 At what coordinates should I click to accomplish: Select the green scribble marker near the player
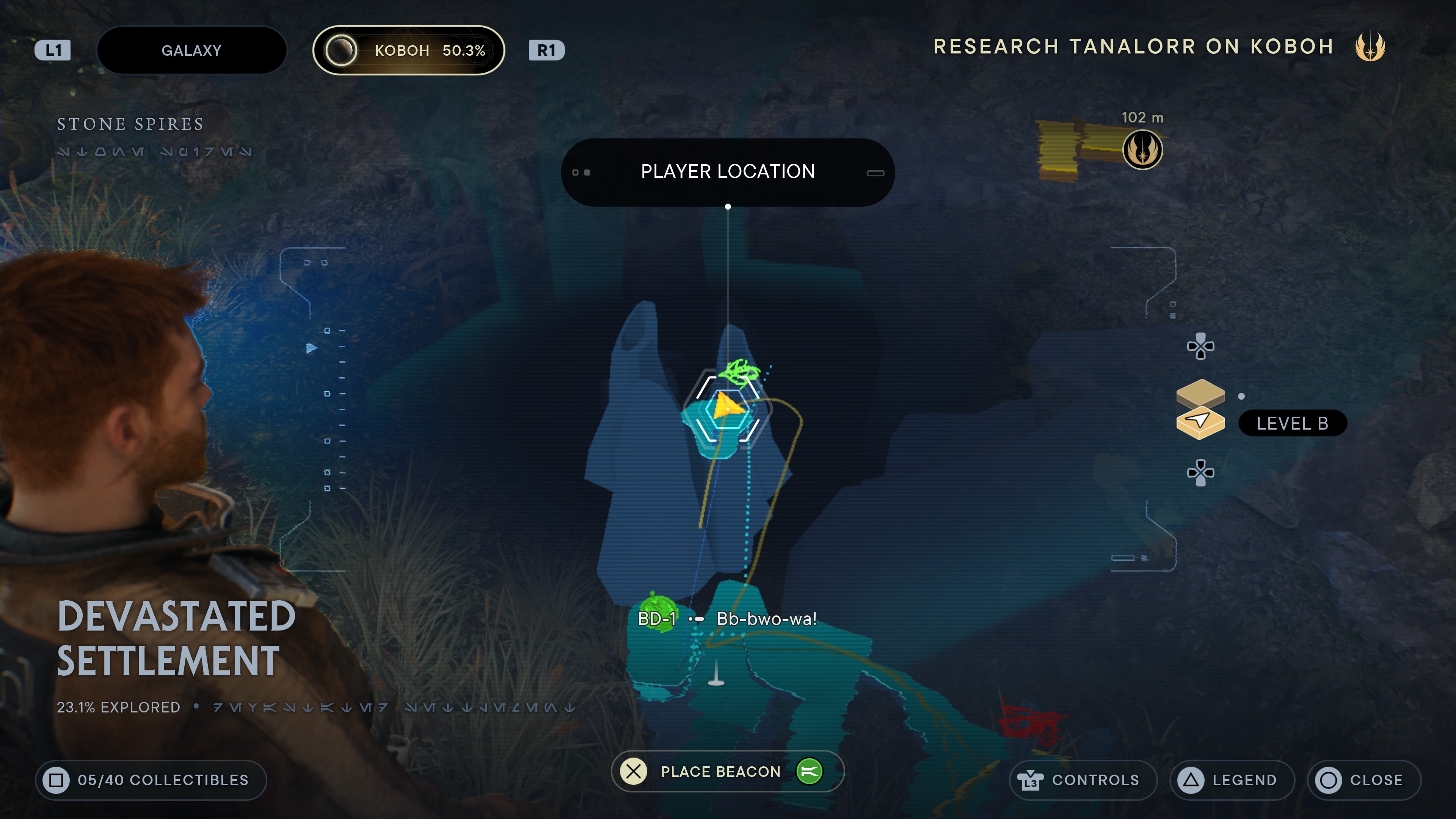click(x=741, y=372)
